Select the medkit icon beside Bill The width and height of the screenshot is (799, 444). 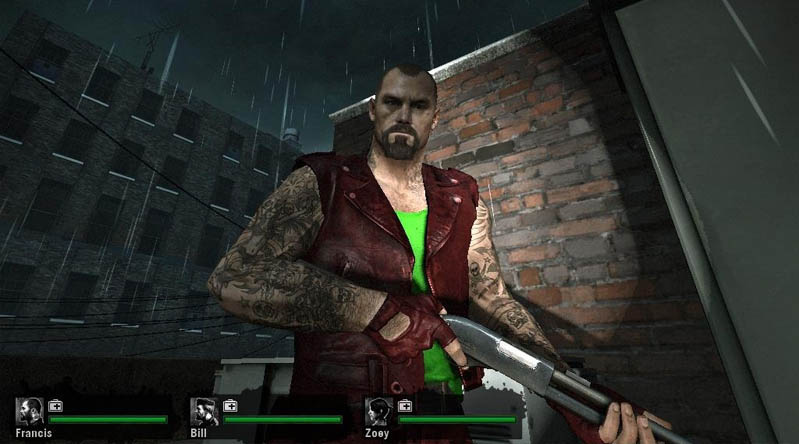pyautogui.click(x=230, y=405)
